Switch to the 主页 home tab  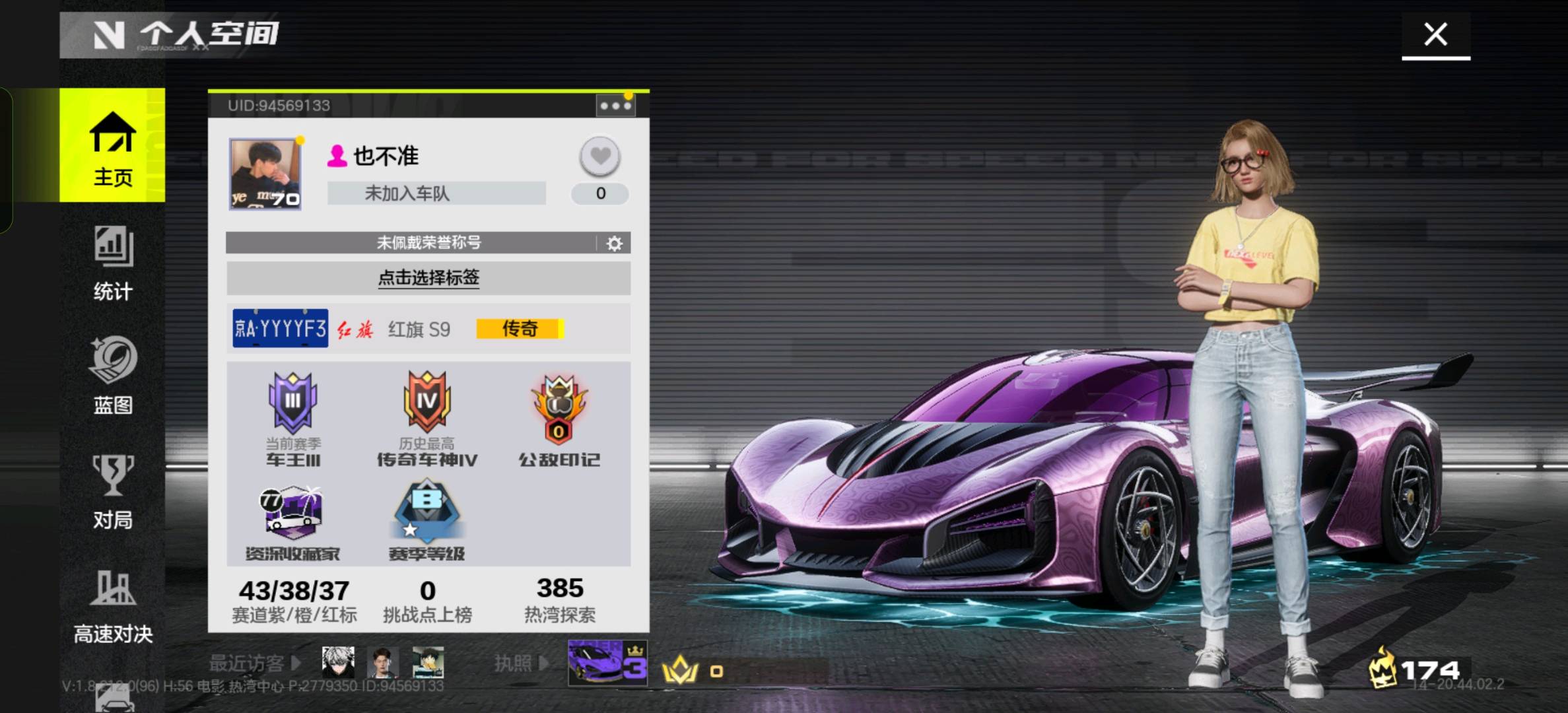(112, 147)
